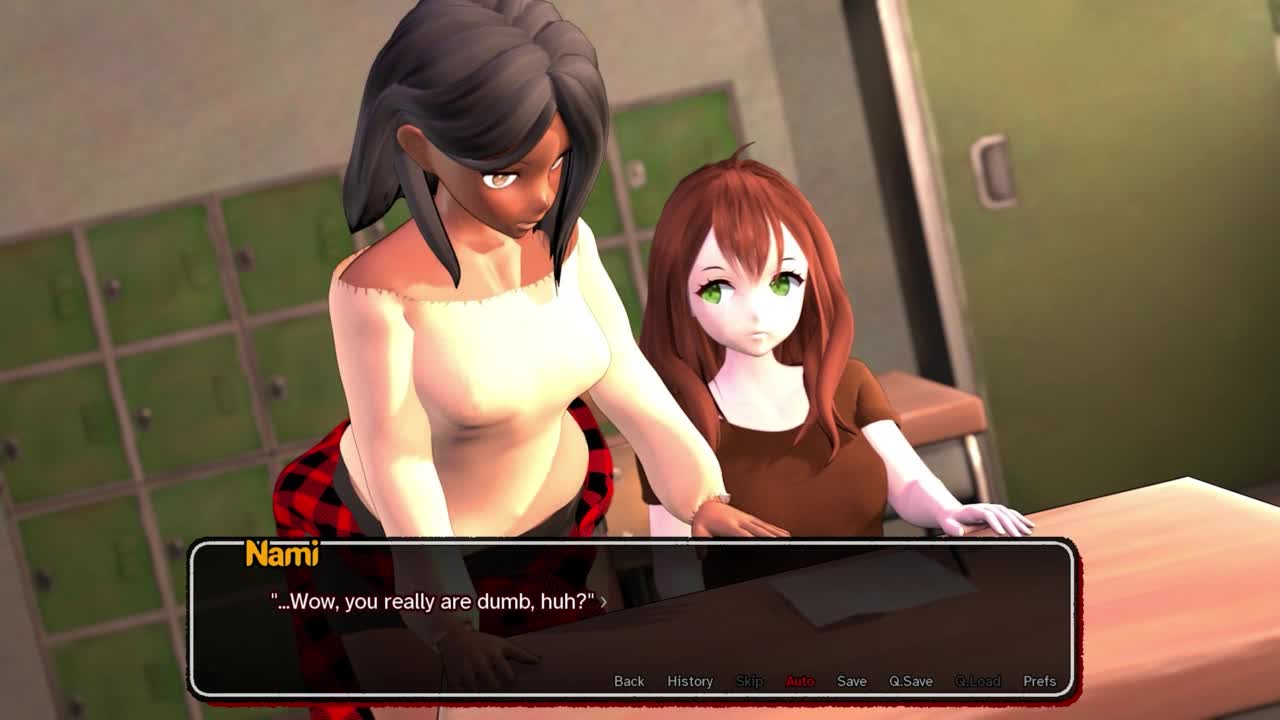Quick save with Q.Save

click(x=911, y=681)
